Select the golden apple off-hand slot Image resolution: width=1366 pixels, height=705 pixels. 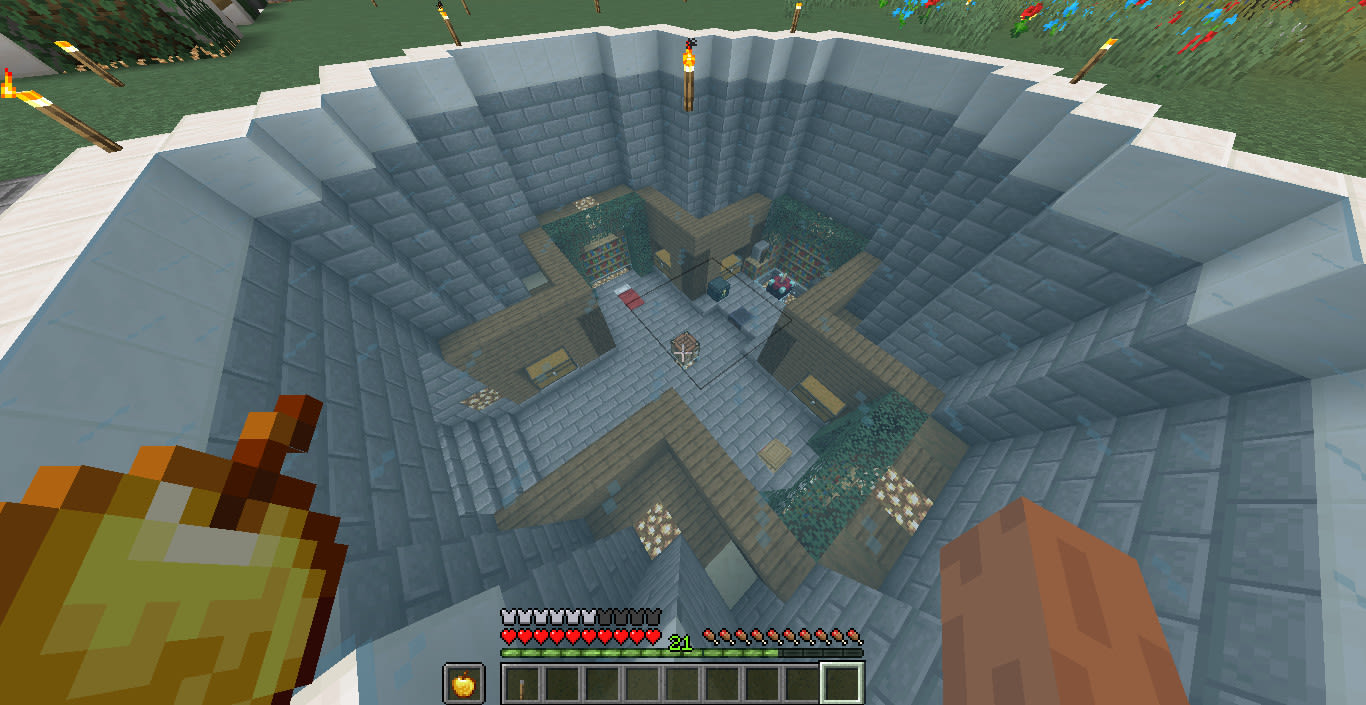coord(464,683)
